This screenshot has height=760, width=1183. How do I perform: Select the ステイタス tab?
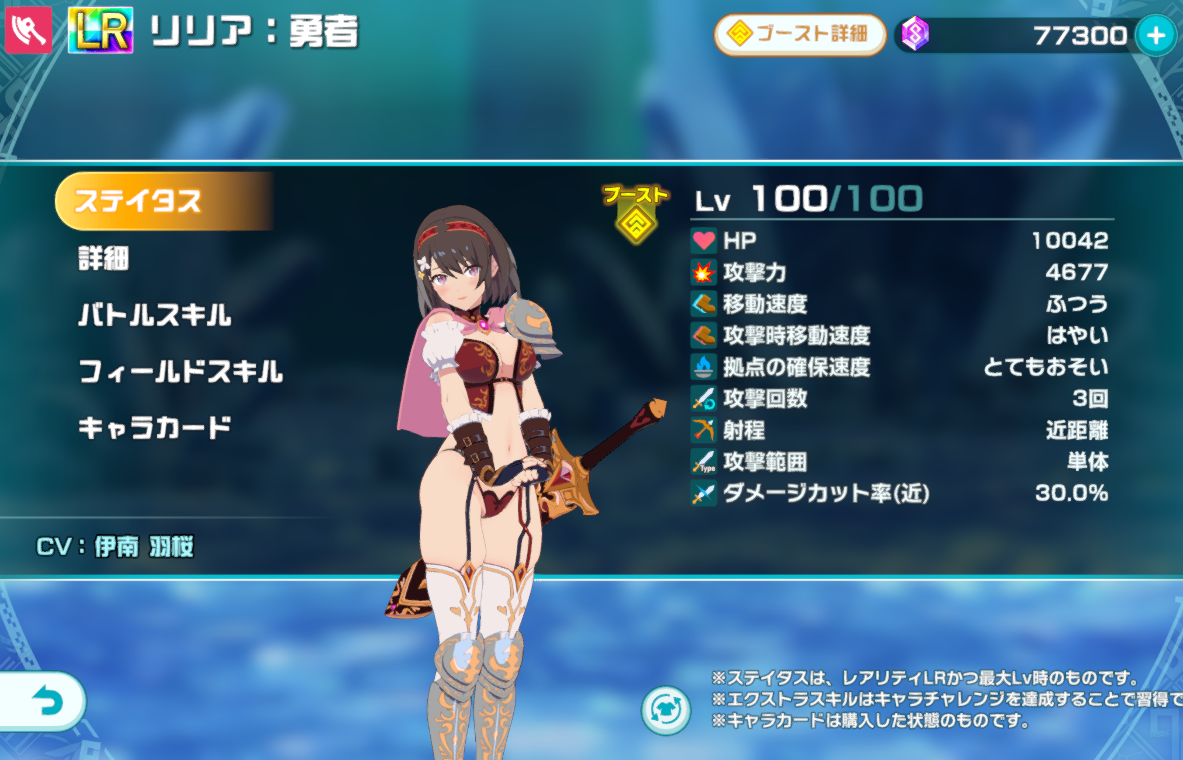[160, 201]
